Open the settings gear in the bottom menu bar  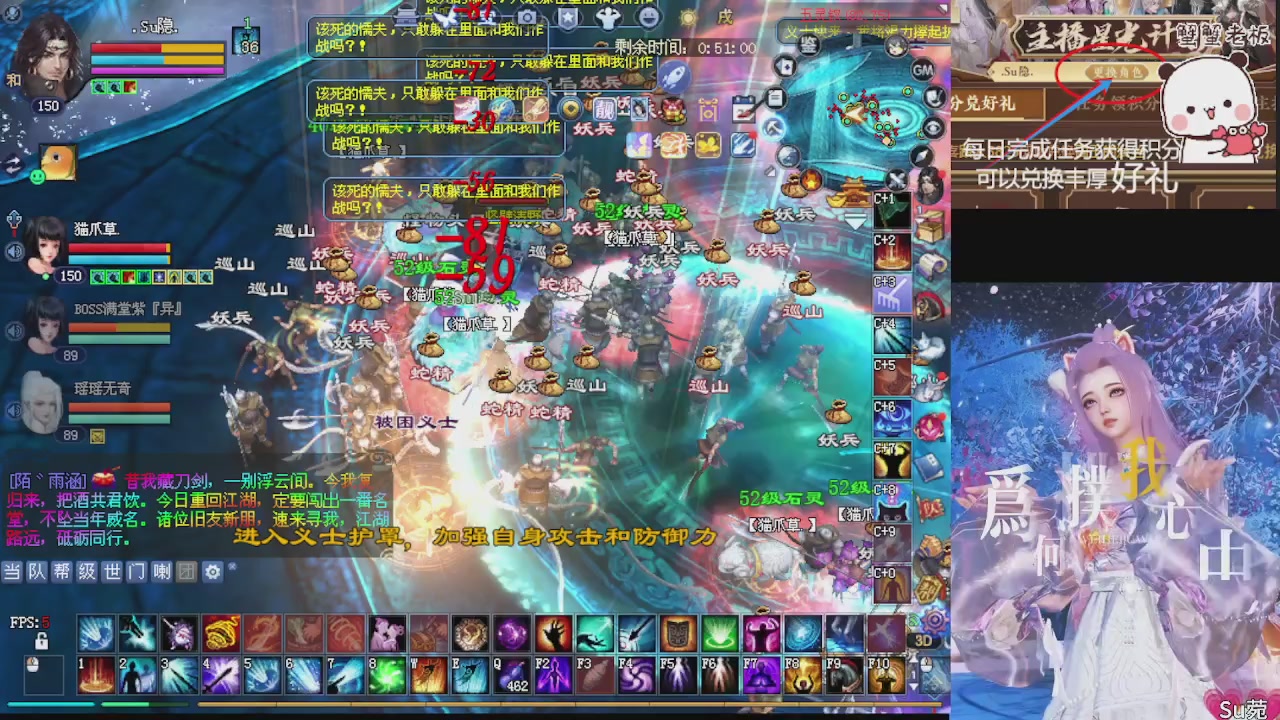click(x=212, y=573)
